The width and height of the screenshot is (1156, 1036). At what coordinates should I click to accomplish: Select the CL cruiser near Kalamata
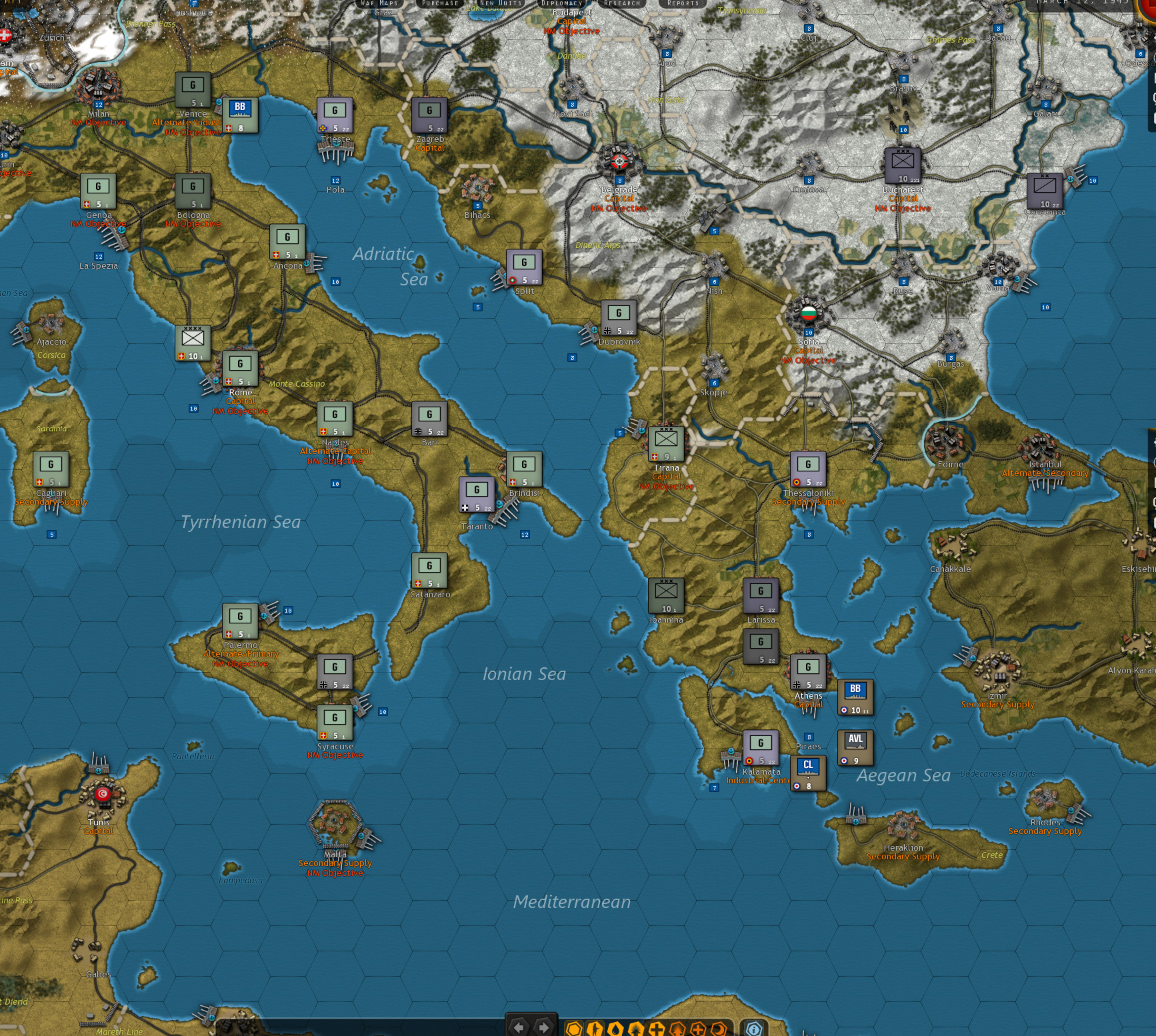point(808,773)
